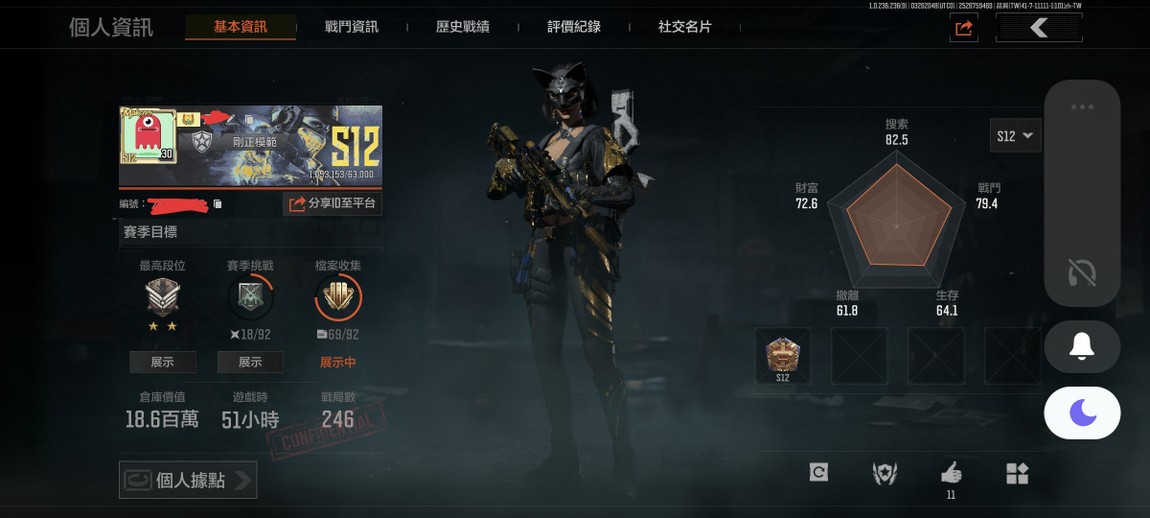
Task: Open the four-squares grid icon
Action: pyautogui.click(x=1017, y=473)
